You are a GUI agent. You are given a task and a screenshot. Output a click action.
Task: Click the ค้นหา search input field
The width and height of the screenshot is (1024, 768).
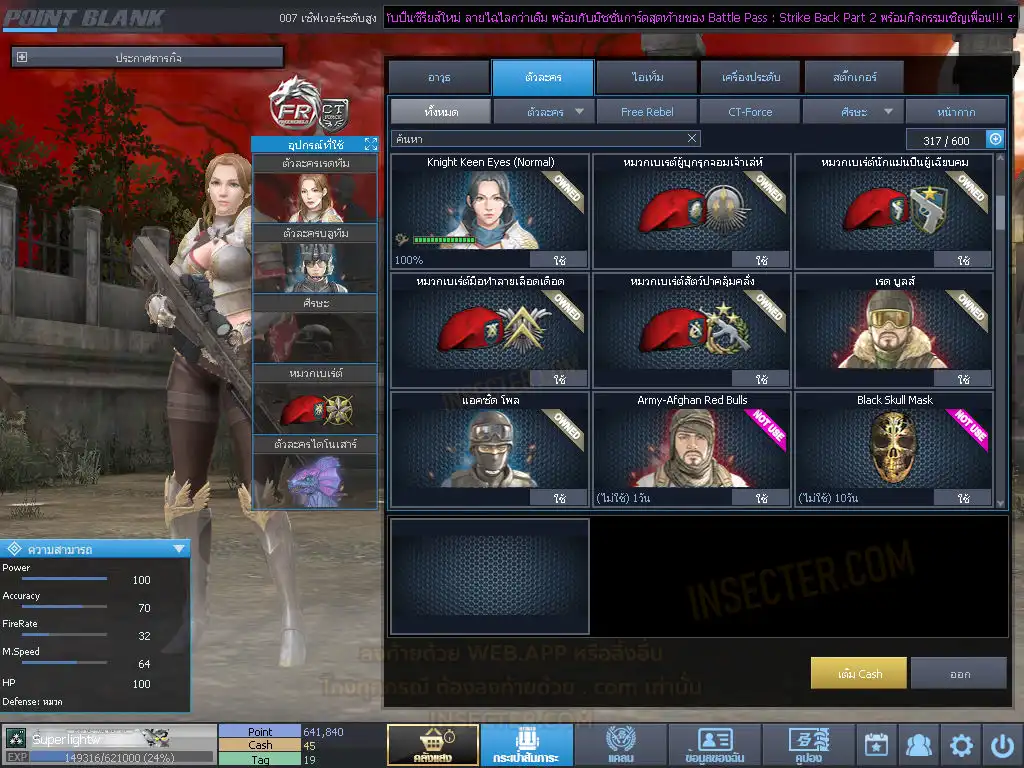[538, 139]
